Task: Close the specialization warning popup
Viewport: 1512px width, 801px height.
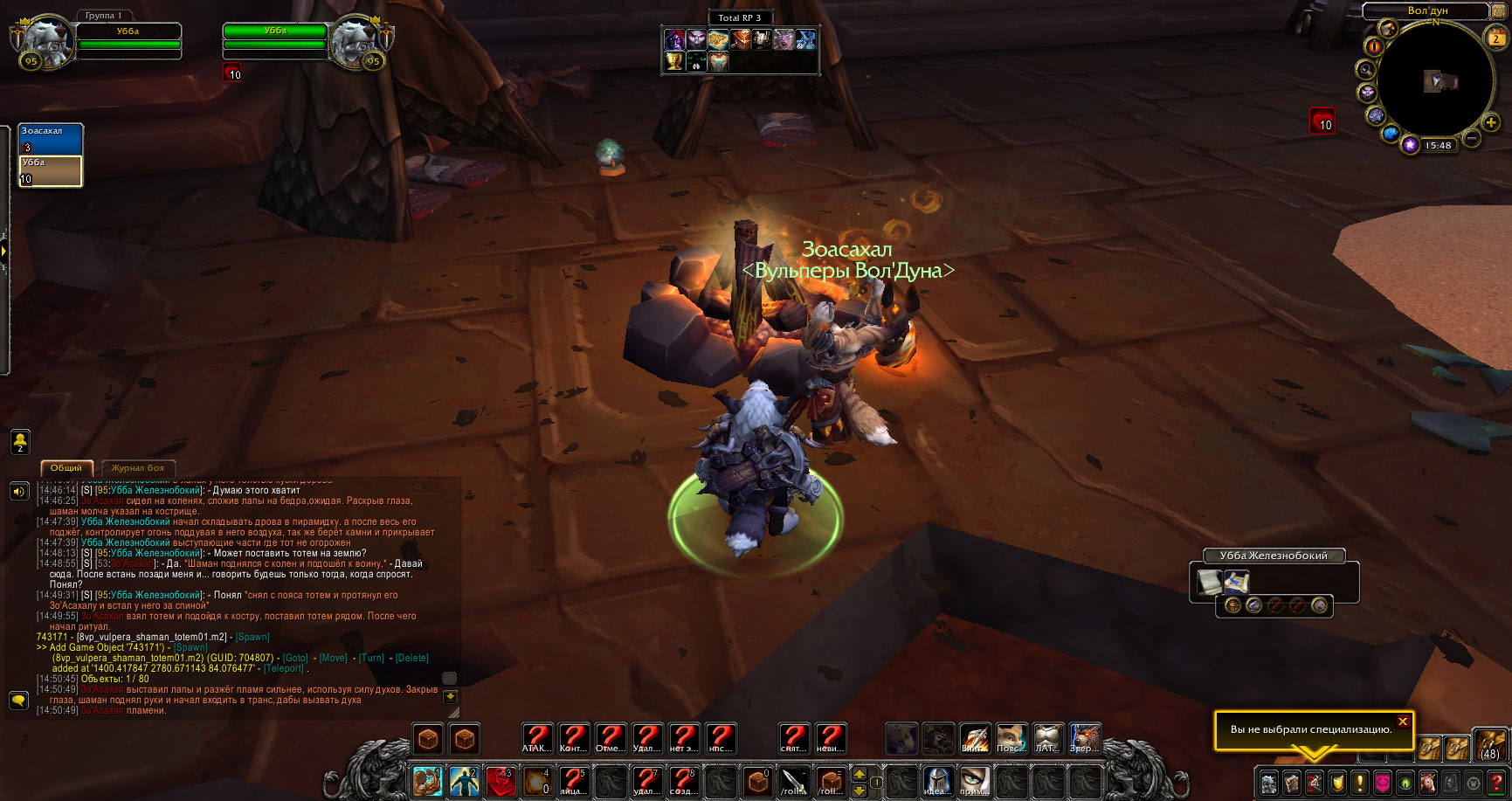Action: [x=1403, y=722]
